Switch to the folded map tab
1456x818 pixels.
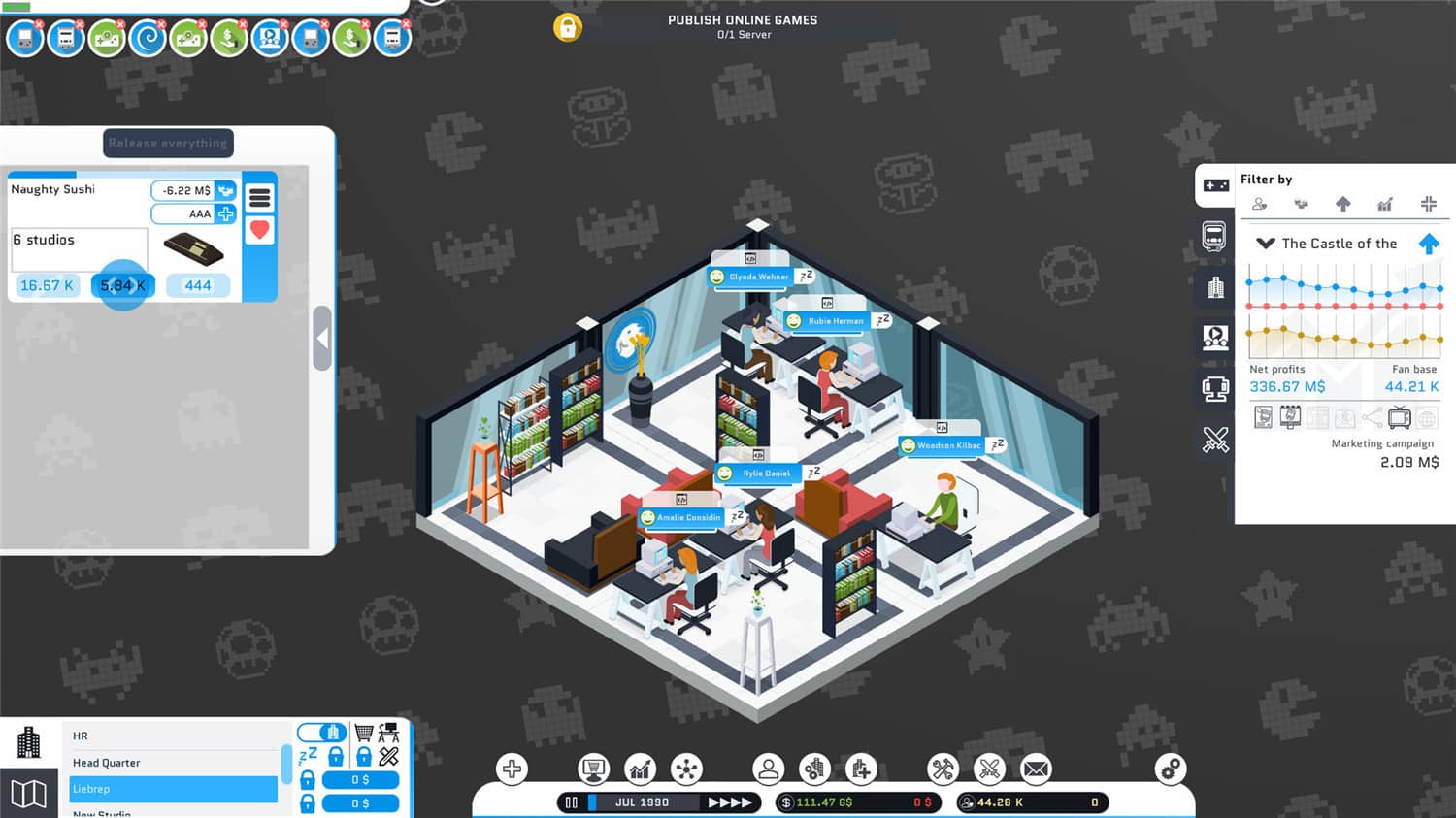28,794
